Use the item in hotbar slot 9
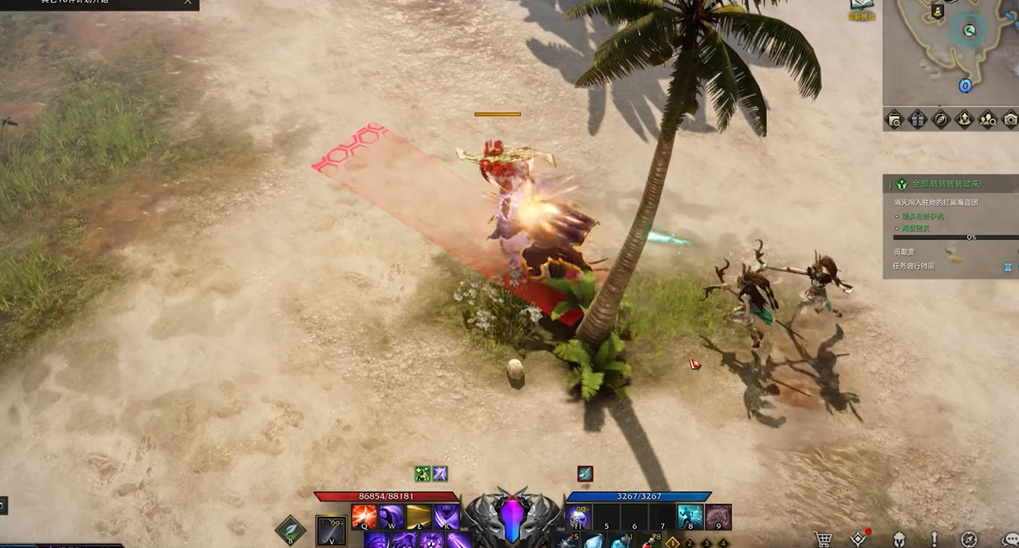The height and width of the screenshot is (548, 1019). [x=718, y=517]
